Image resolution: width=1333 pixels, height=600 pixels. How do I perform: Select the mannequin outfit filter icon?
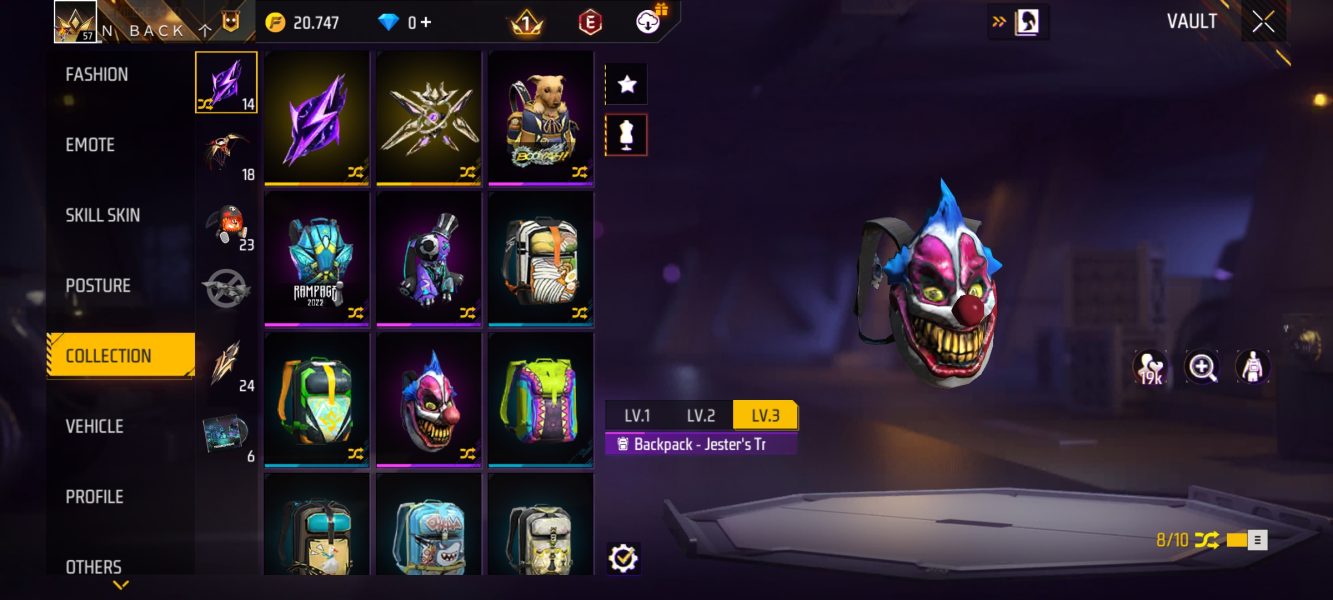coord(627,135)
